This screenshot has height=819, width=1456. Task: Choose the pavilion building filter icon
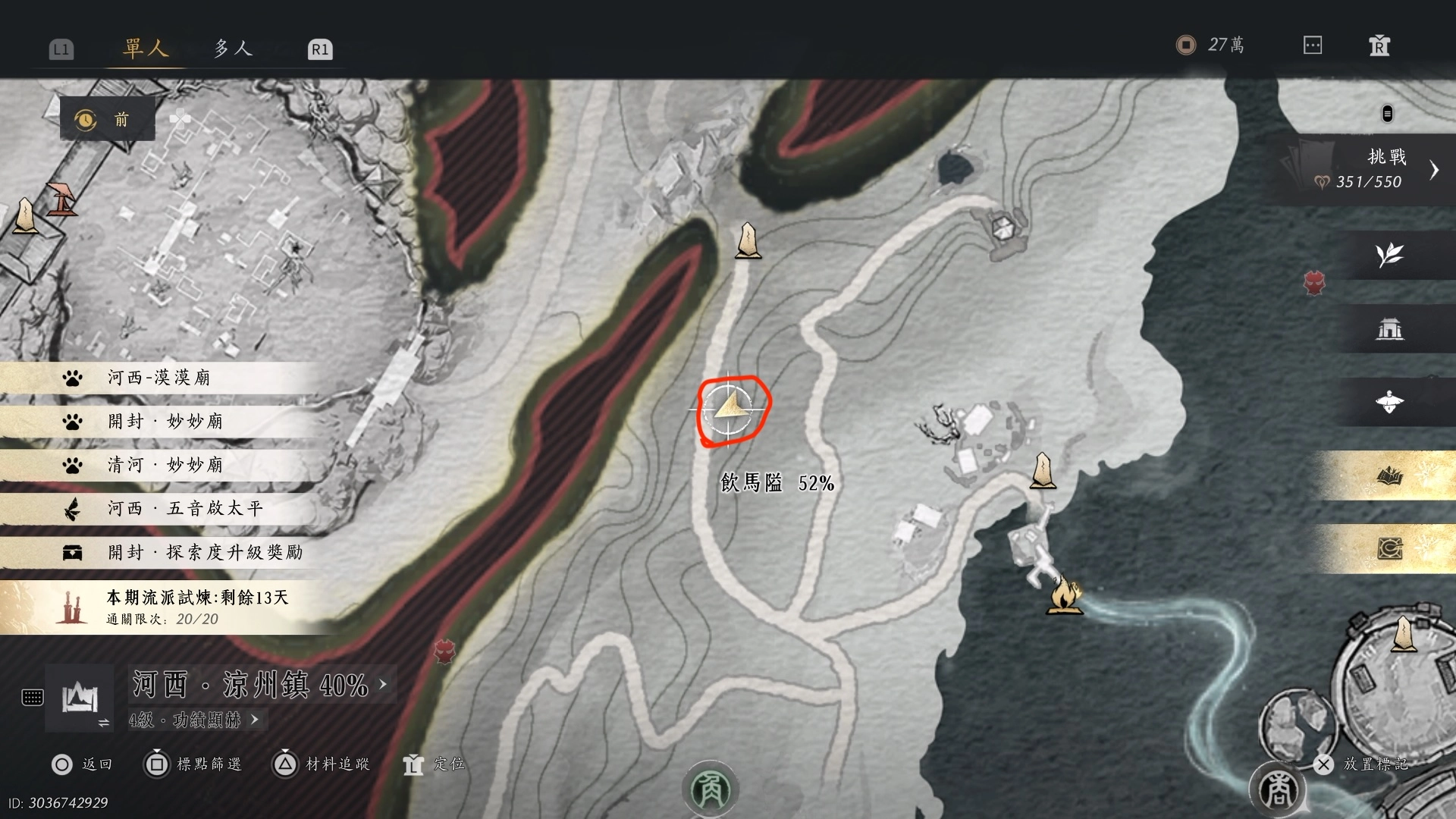pos(1389,328)
